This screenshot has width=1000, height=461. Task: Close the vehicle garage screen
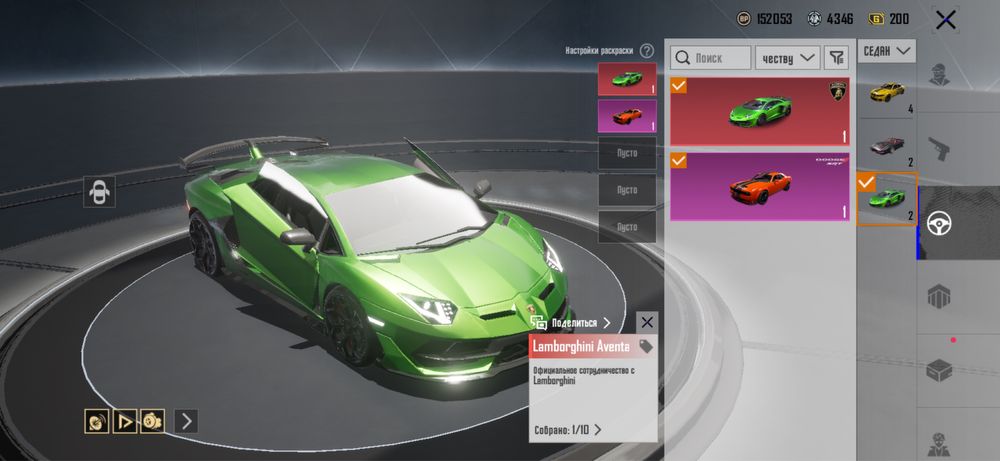[x=945, y=19]
